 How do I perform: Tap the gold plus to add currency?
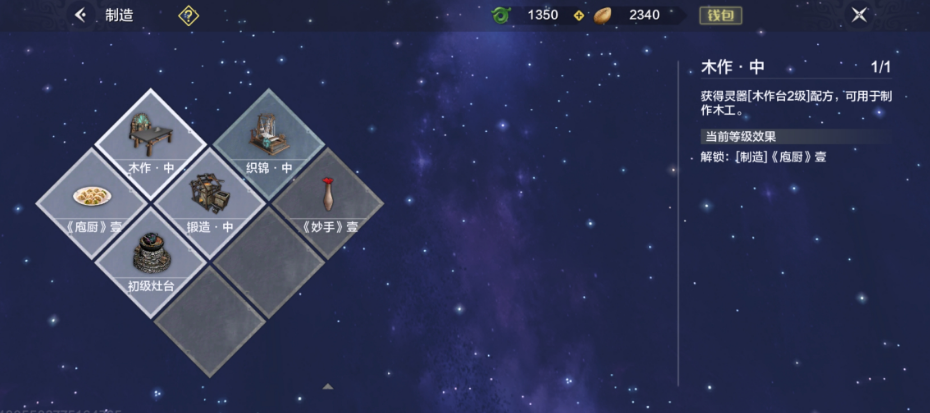click(578, 15)
